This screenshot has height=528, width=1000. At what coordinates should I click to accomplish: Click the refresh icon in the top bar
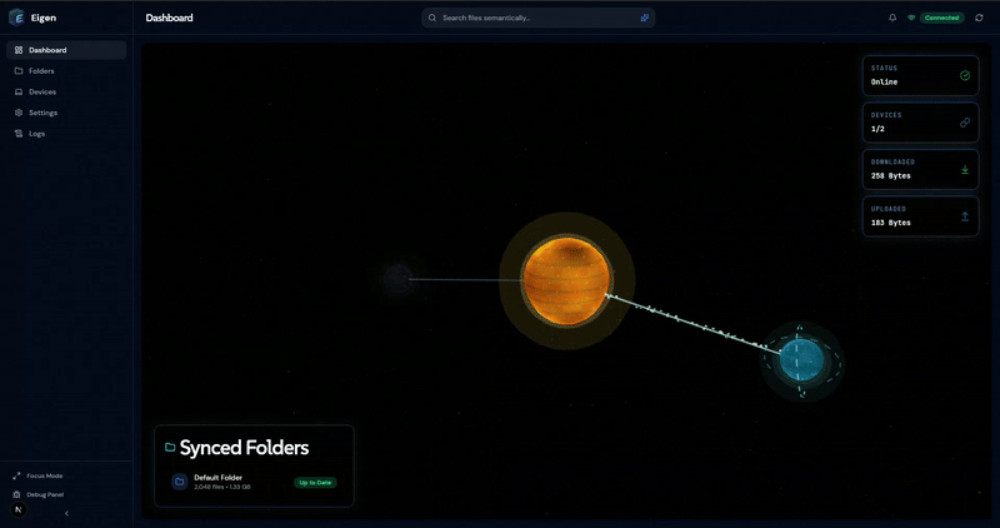[979, 18]
